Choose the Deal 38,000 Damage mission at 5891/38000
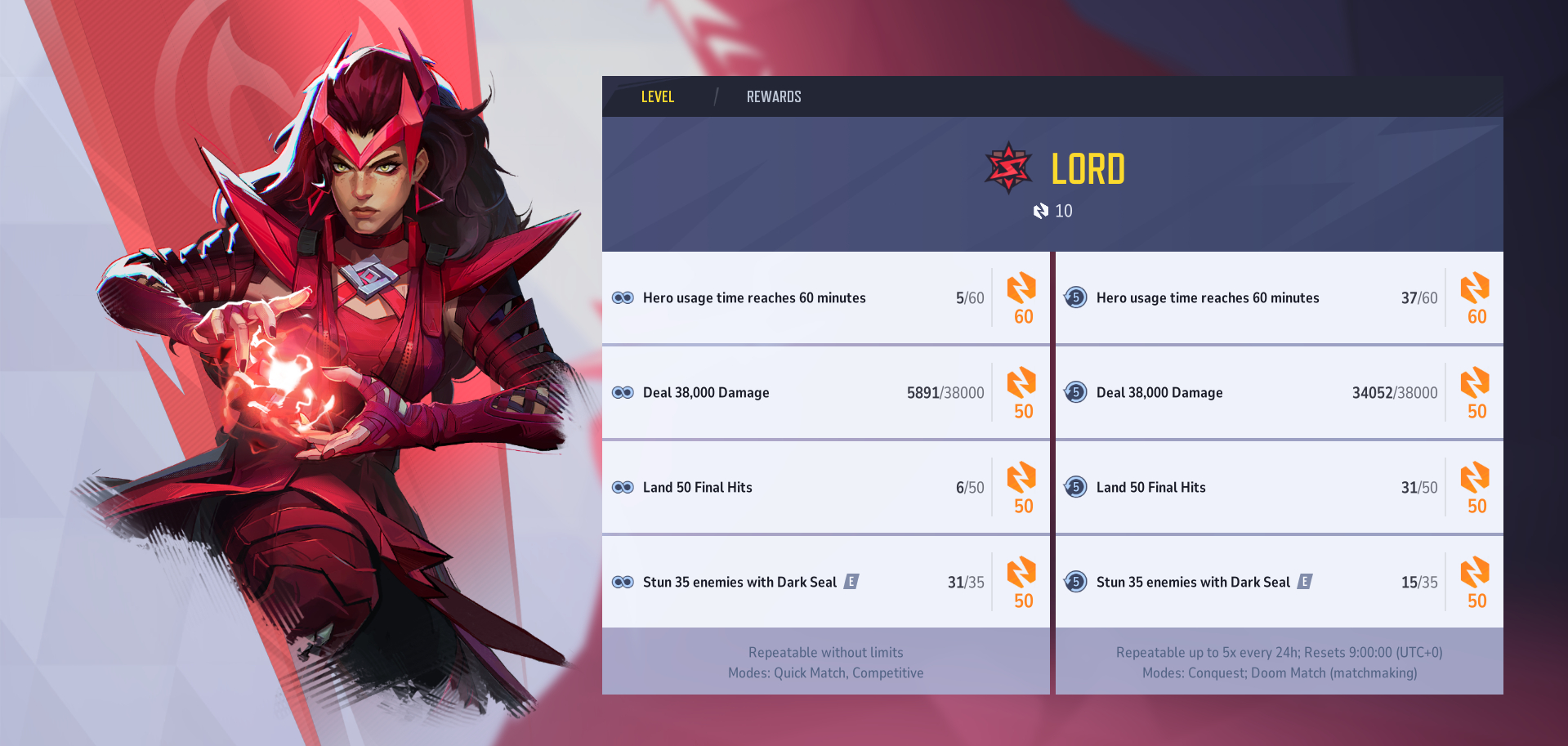This screenshot has height=746, width=1568. coord(825,393)
